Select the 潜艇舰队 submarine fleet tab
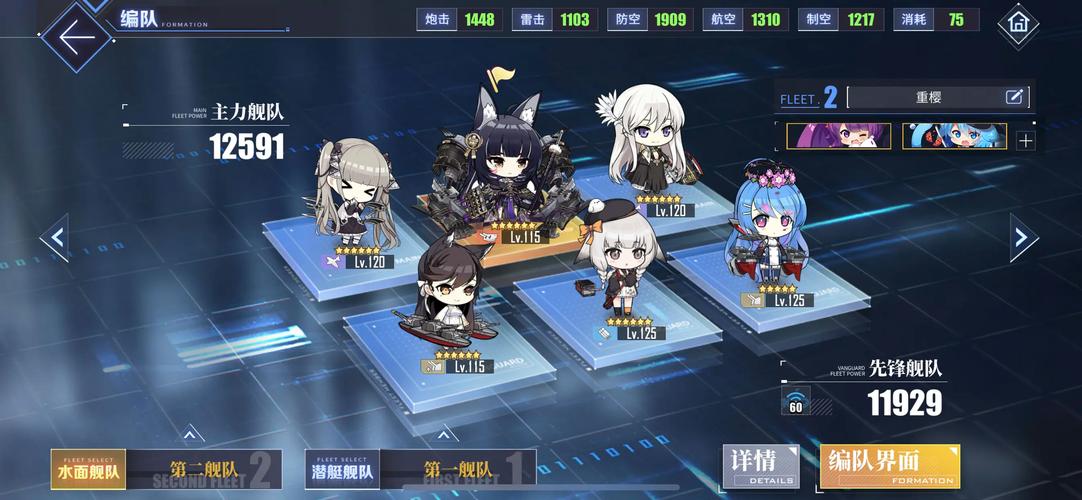This screenshot has width=1082, height=500. click(343, 470)
